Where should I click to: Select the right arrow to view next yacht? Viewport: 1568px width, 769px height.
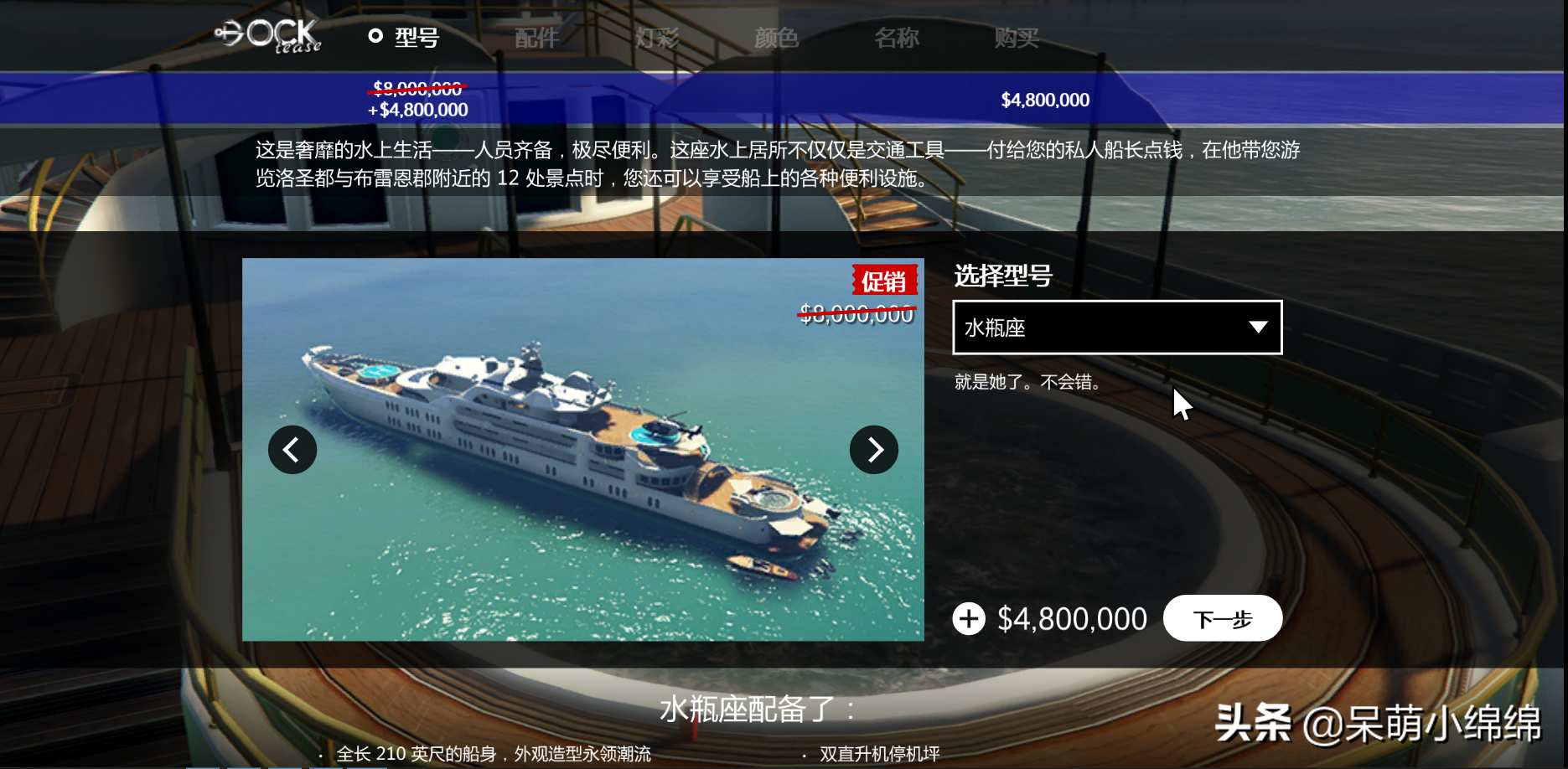874,450
